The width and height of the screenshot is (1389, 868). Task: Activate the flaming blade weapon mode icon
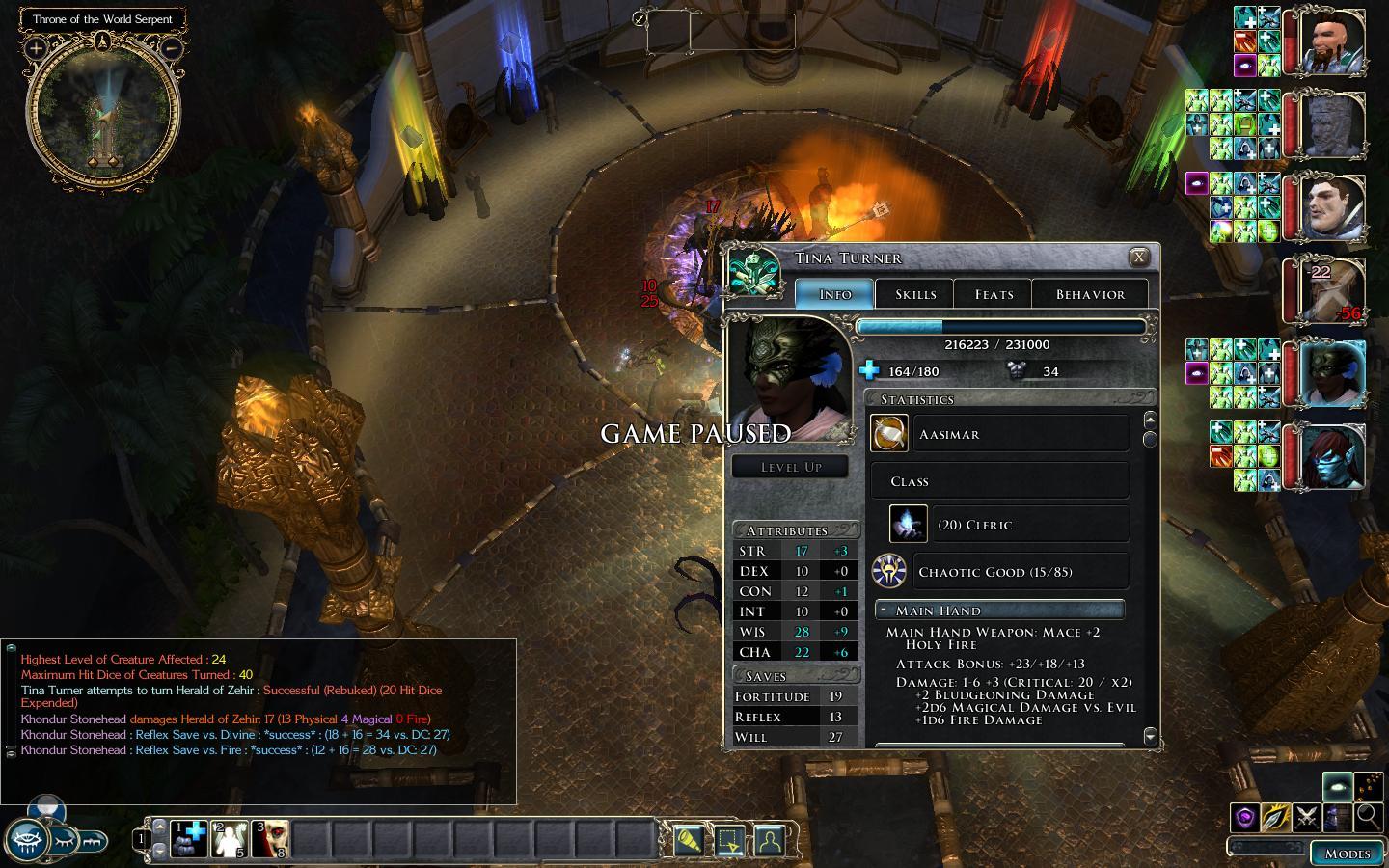tap(1275, 817)
